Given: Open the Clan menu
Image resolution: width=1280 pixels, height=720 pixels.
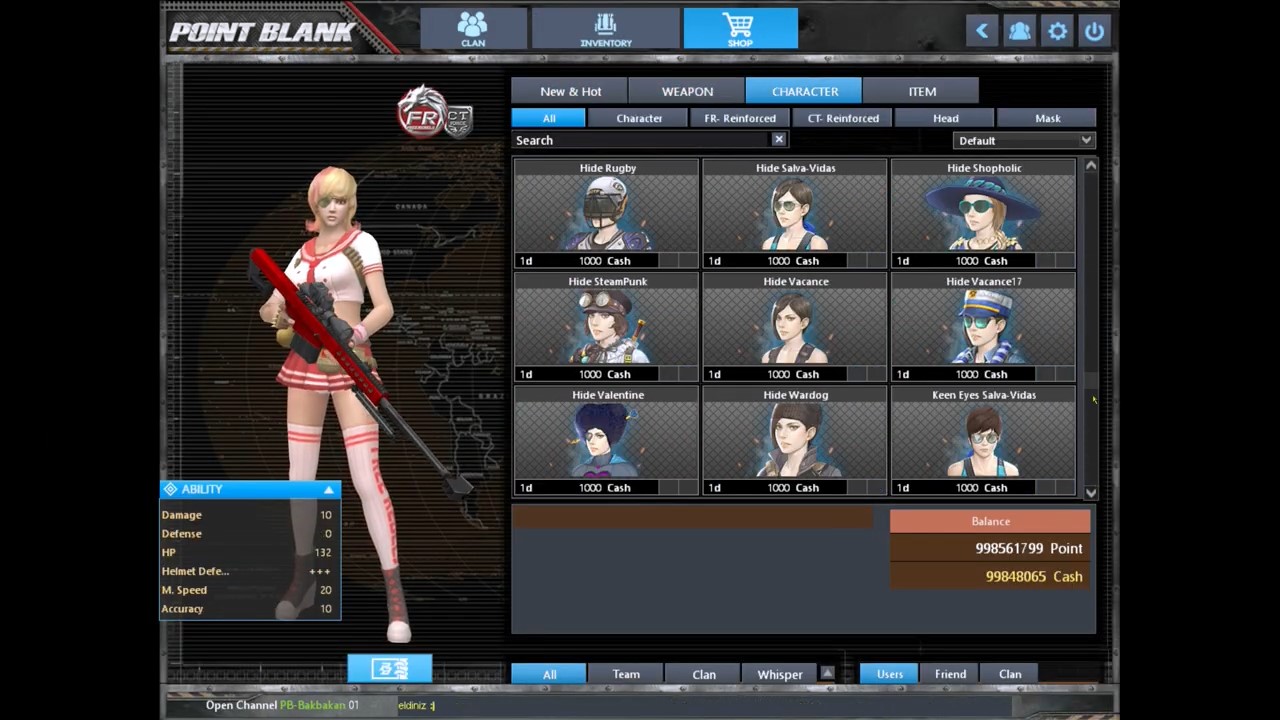Looking at the screenshot, I should [473, 28].
